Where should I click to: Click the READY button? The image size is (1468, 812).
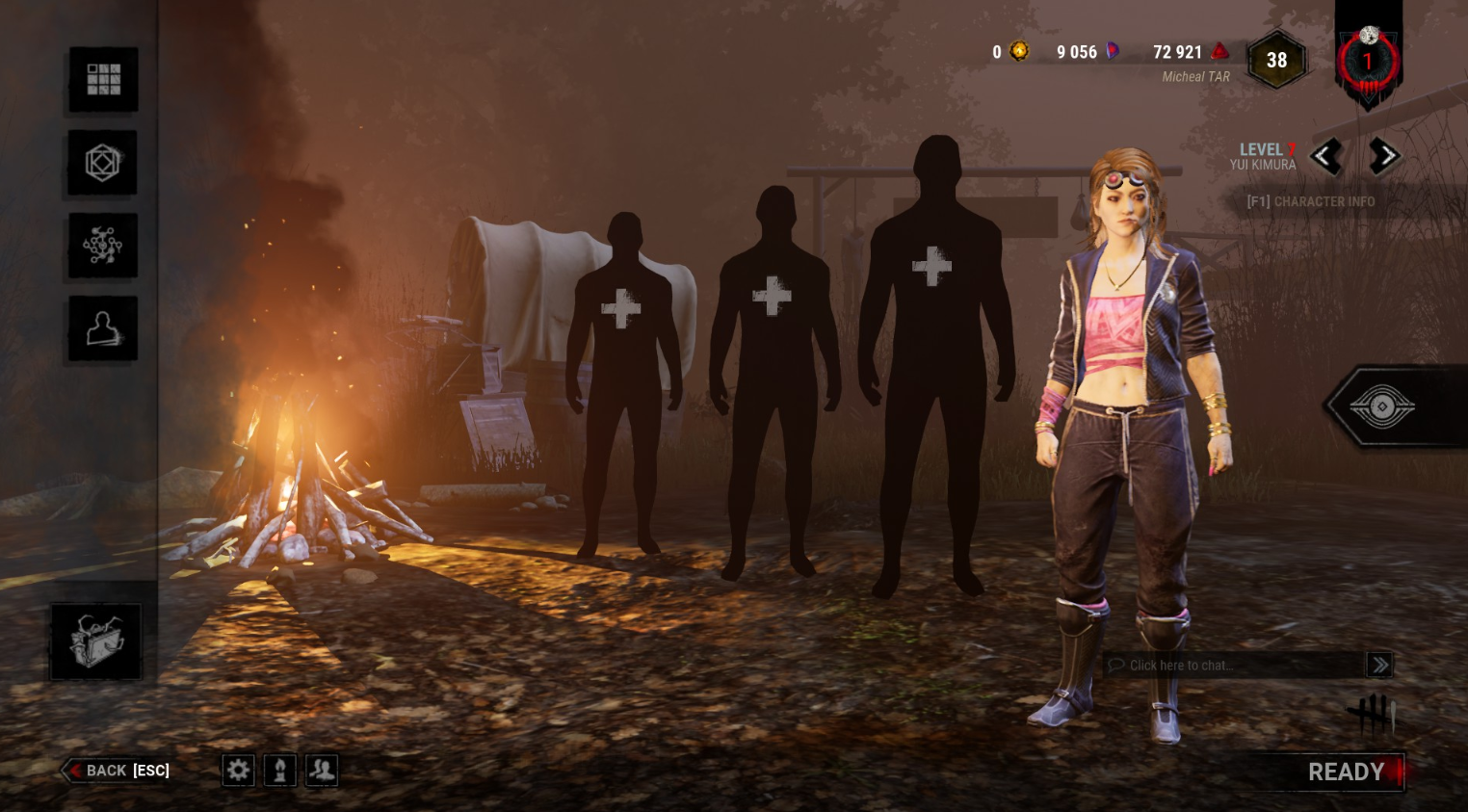(x=1346, y=772)
